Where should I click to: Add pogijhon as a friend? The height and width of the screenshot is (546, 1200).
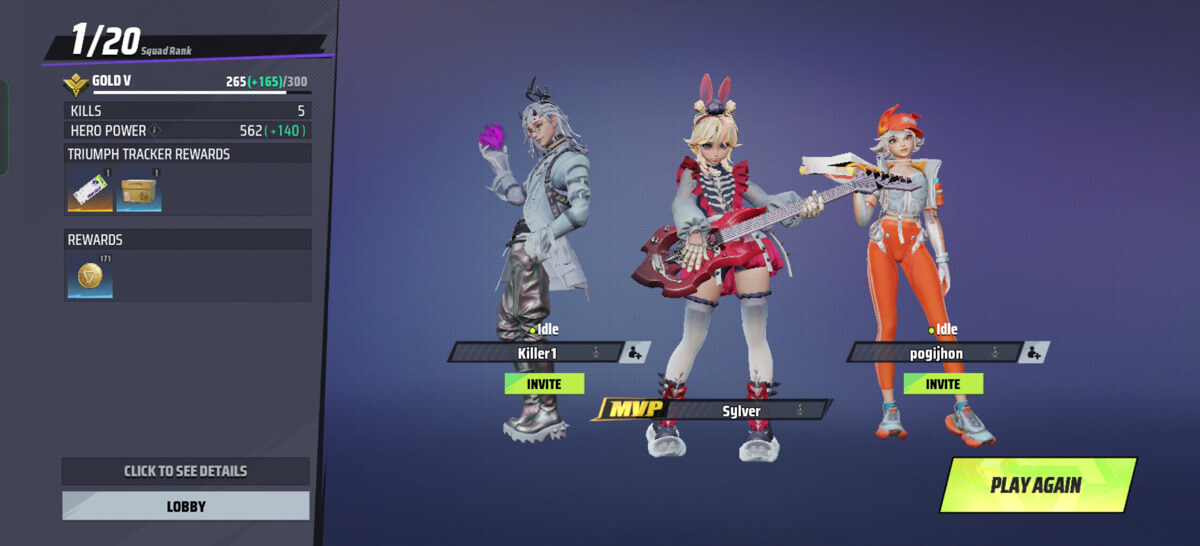(x=1035, y=352)
